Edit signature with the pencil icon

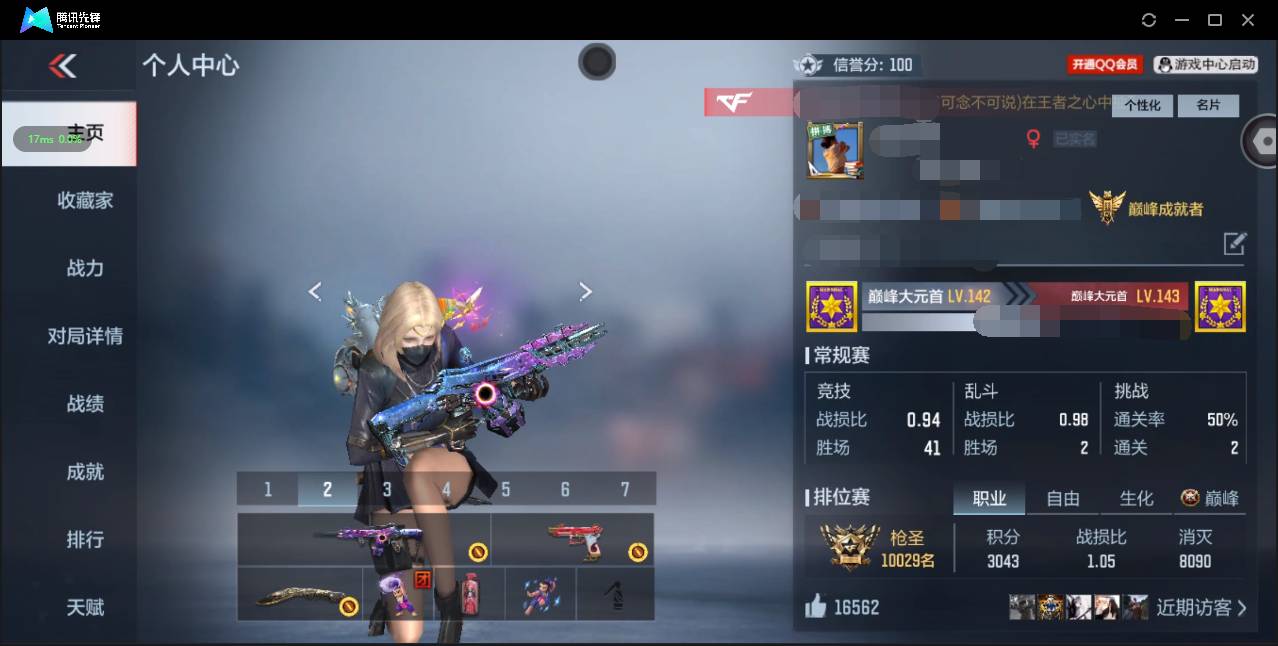pyautogui.click(x=1235, y=243)
